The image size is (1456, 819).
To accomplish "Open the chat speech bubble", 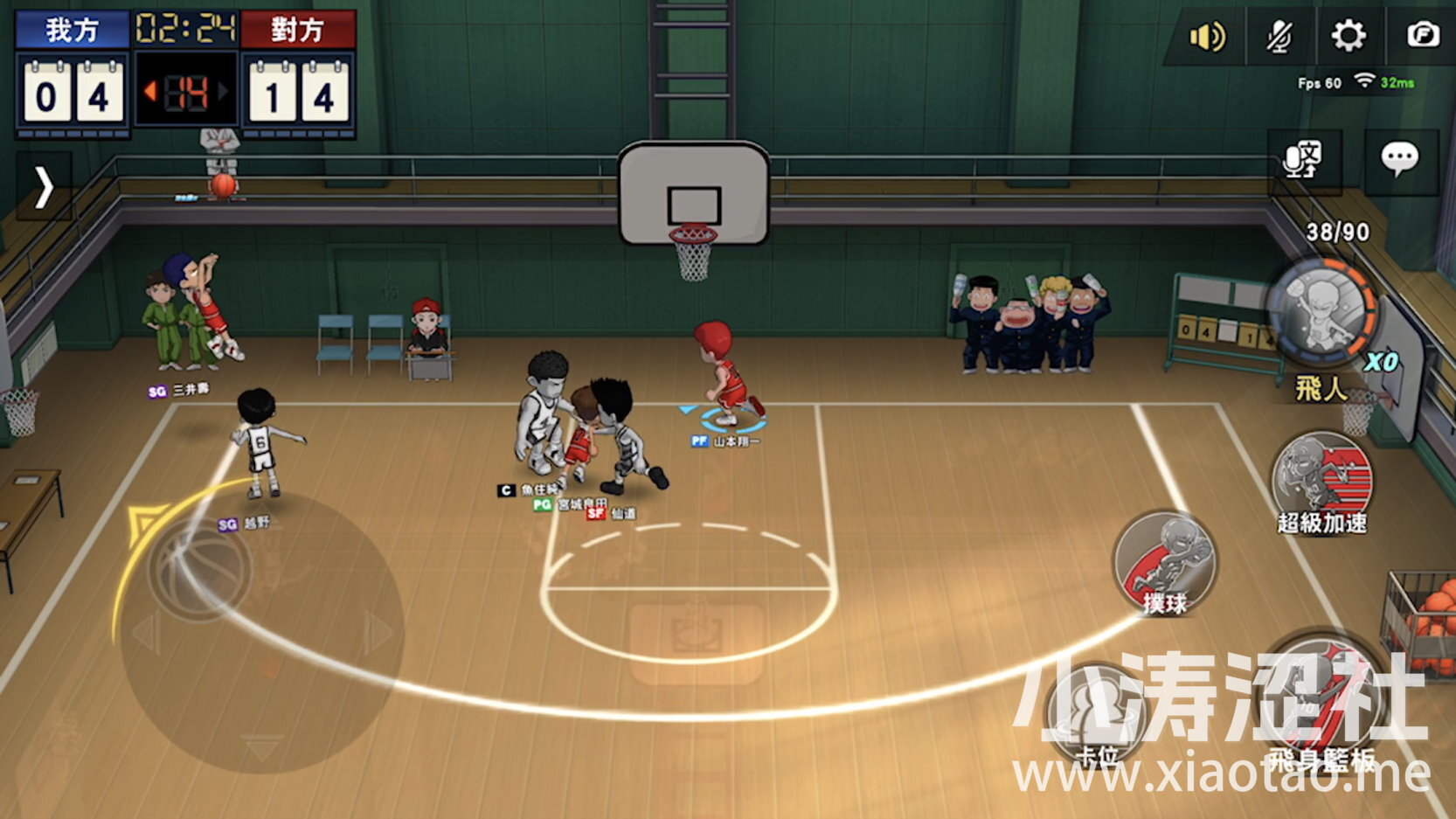I will (x=1399, y=160).
